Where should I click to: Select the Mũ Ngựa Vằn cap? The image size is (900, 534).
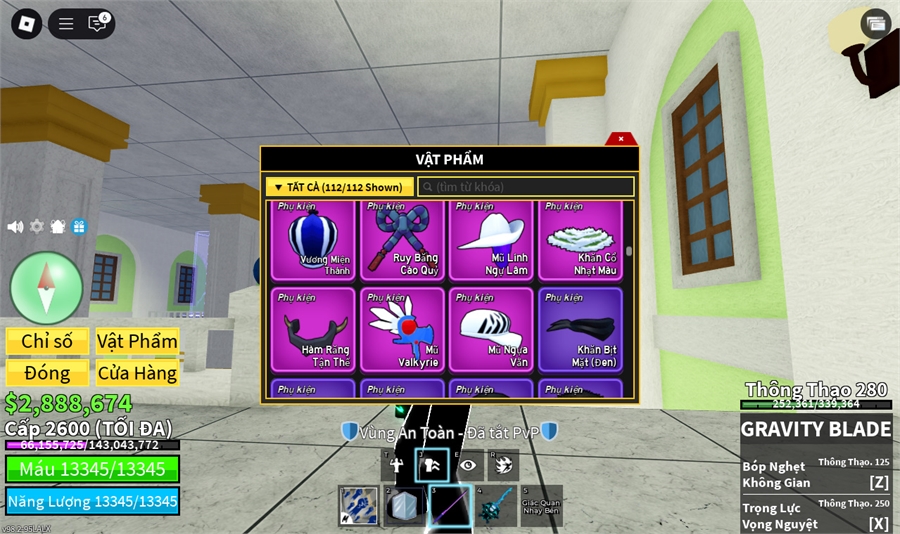click(490, 329)
